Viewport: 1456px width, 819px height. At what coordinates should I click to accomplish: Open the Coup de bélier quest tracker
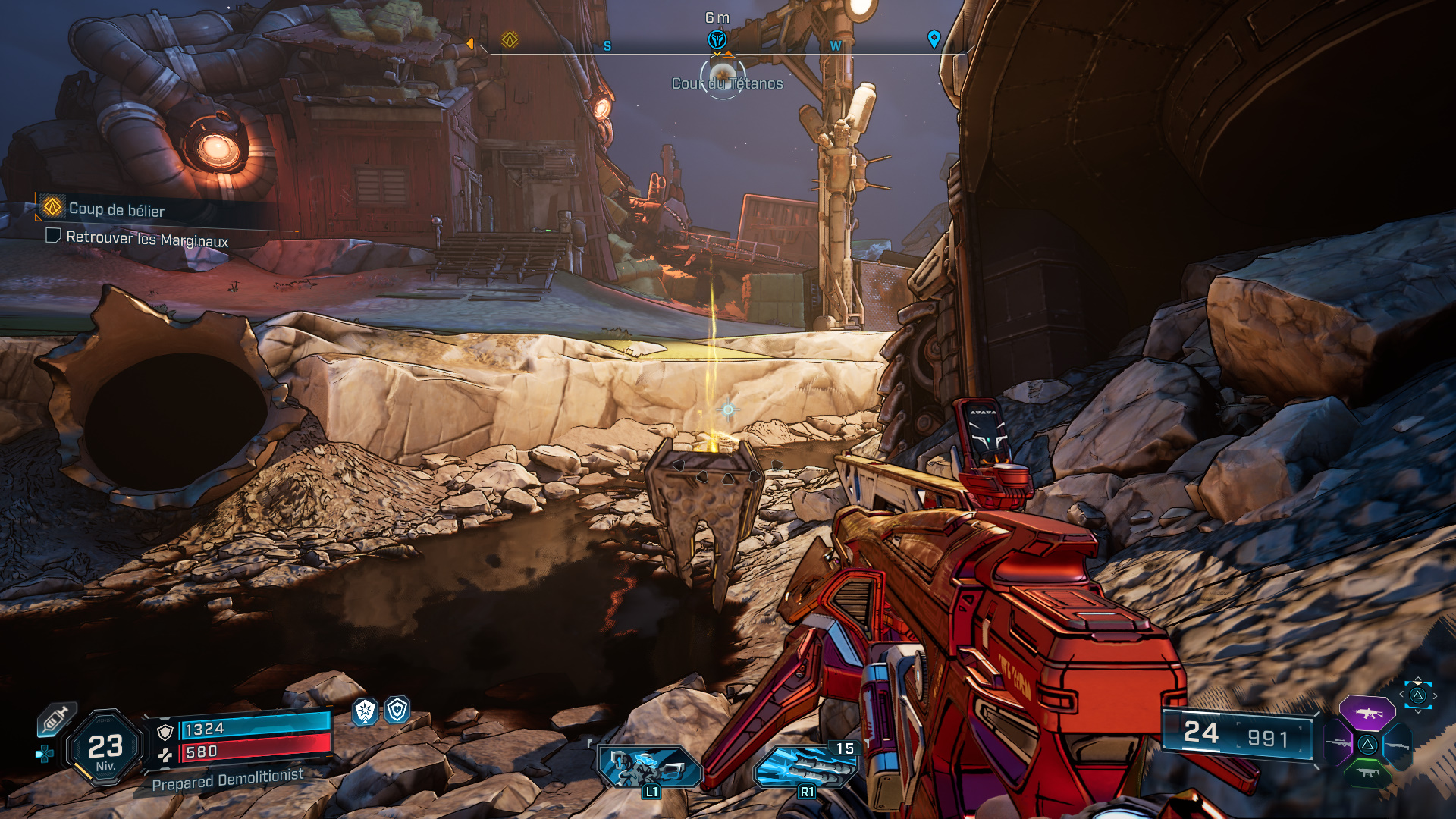point(116,209)
